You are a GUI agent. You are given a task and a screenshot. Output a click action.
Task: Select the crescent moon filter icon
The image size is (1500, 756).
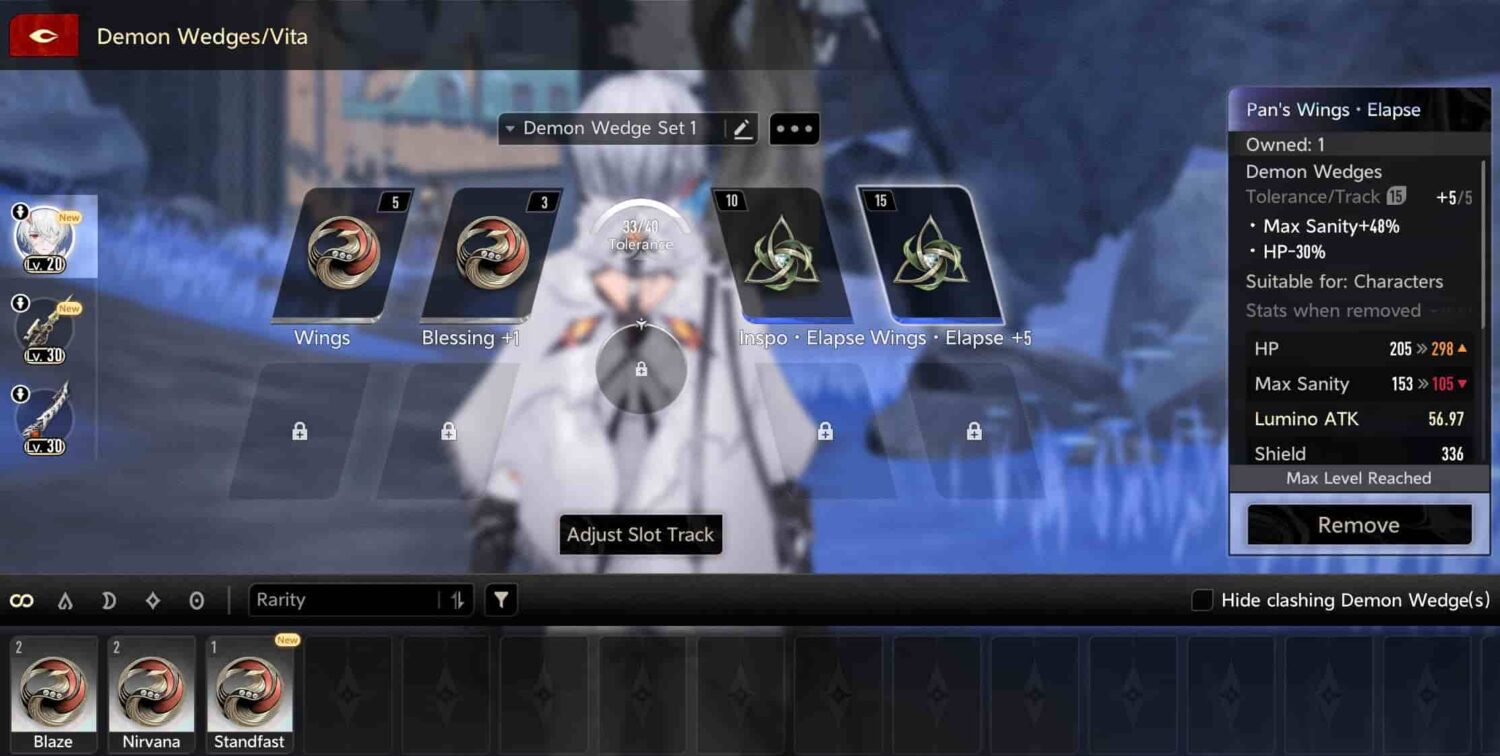point(110,600)
